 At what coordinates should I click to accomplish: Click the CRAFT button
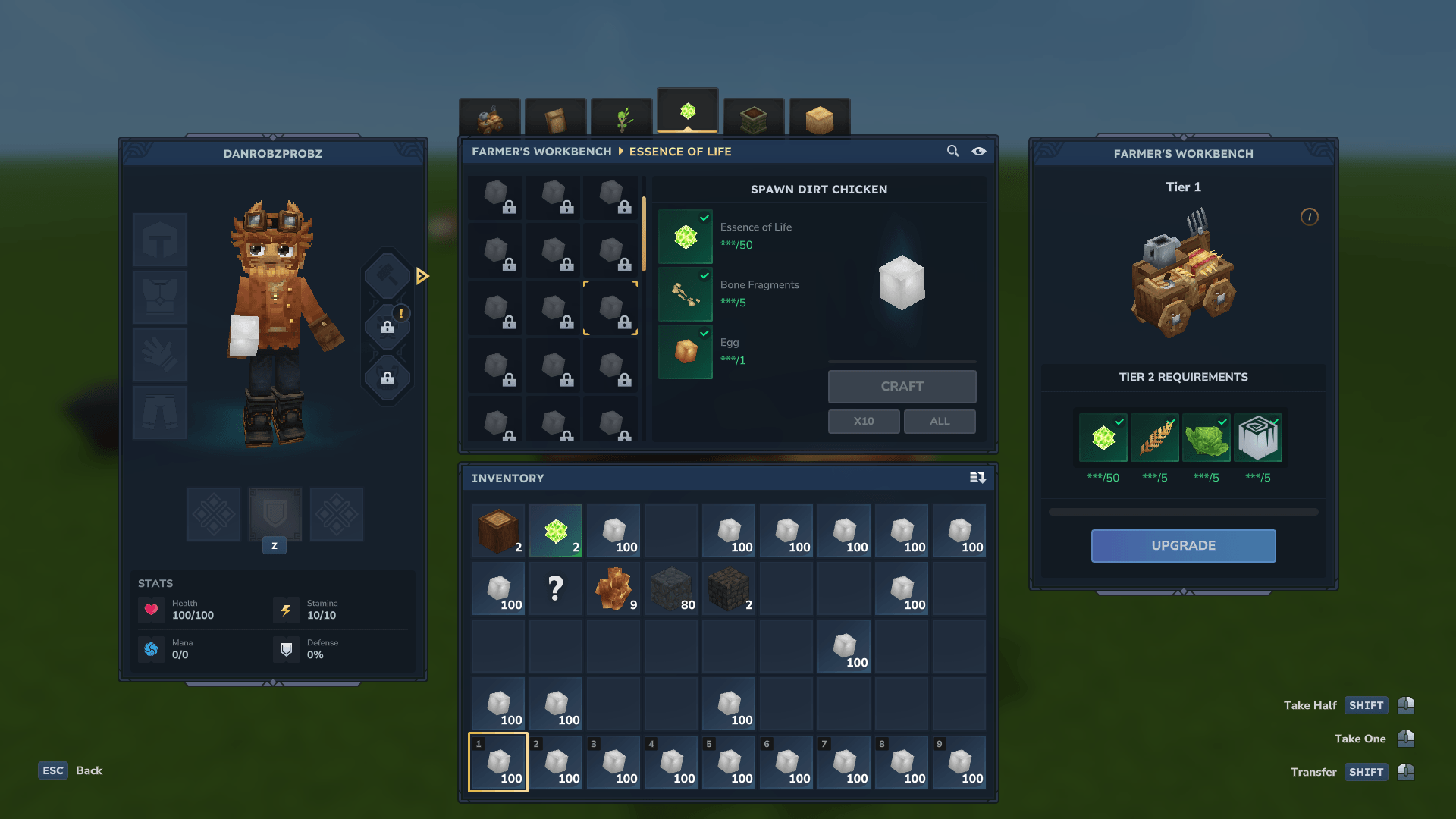point(902,387)
